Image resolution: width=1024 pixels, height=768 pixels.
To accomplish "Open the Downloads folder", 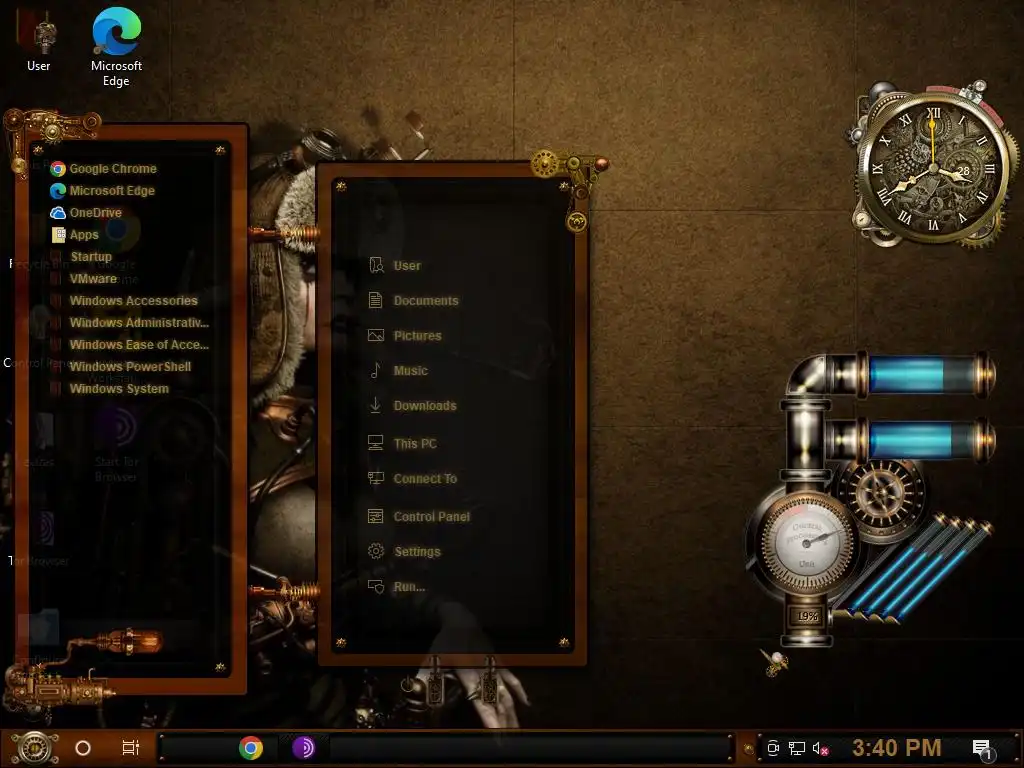I will pyautogui.click(x=424, y=406).
